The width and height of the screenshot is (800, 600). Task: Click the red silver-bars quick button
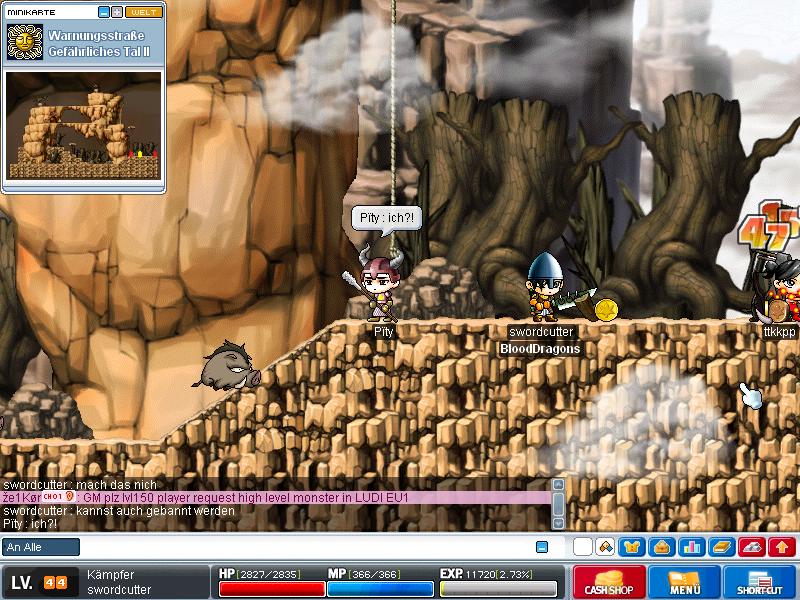pos(752,547)
